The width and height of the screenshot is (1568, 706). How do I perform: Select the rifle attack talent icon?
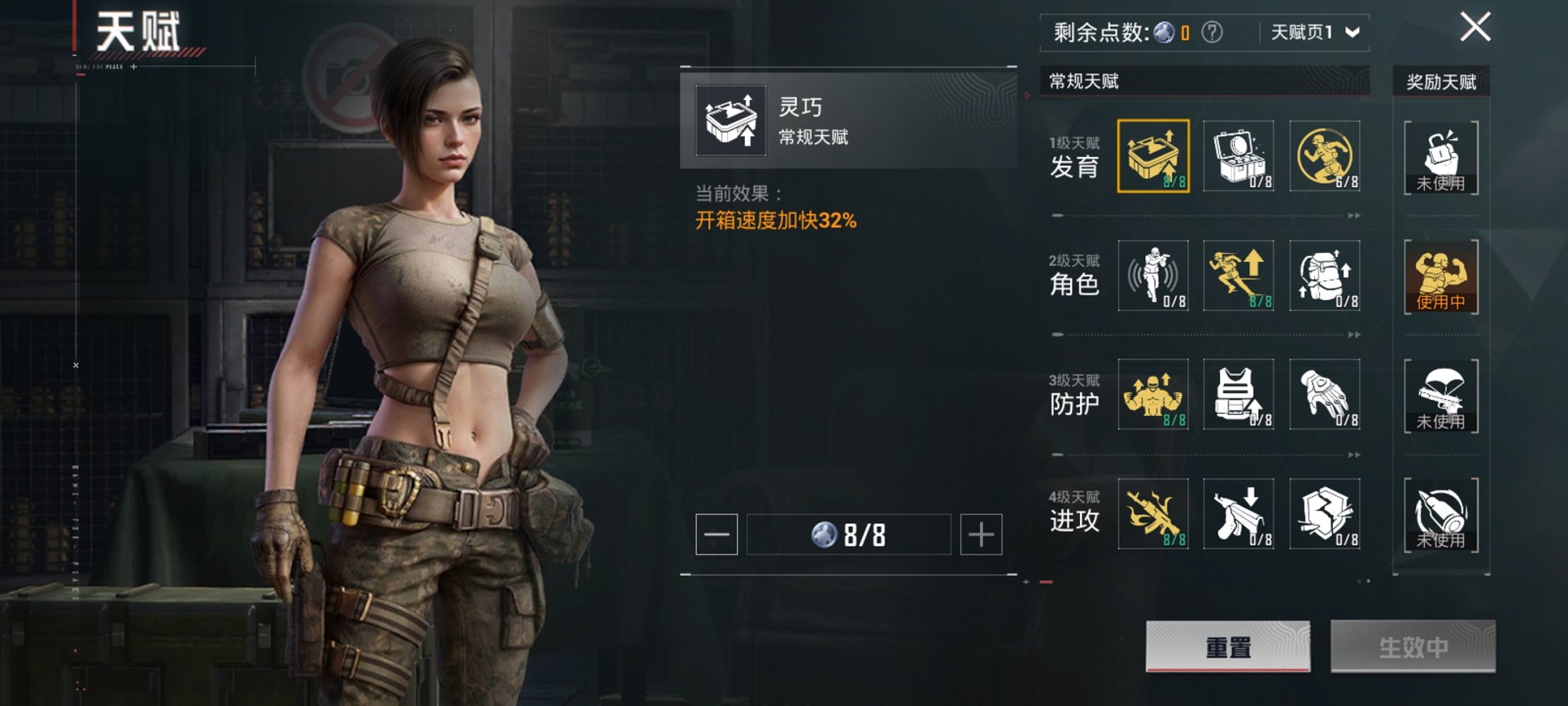(x=1153, y=514)
